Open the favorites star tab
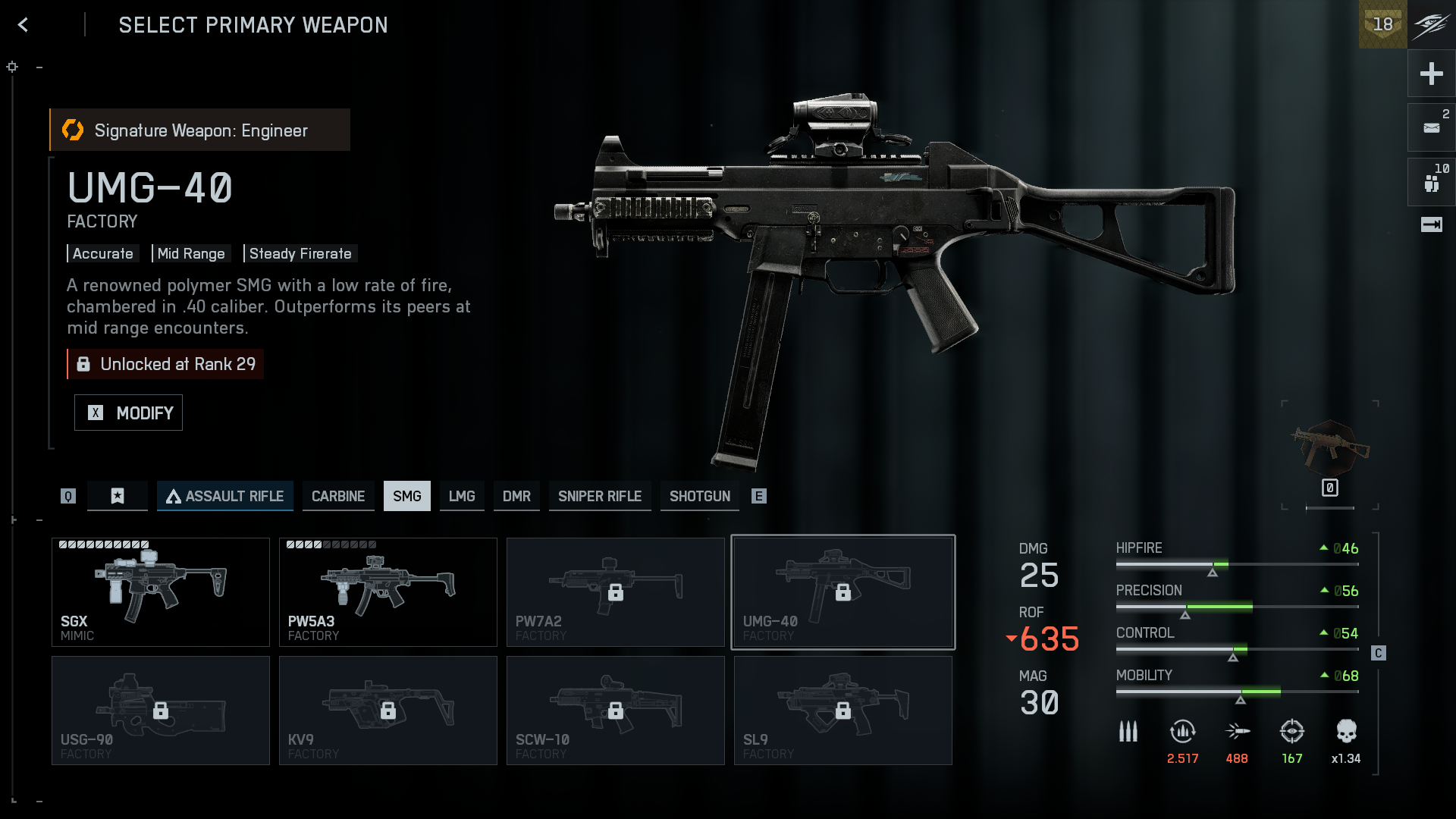Screen dimensions: 1456x819 (118, 496)
